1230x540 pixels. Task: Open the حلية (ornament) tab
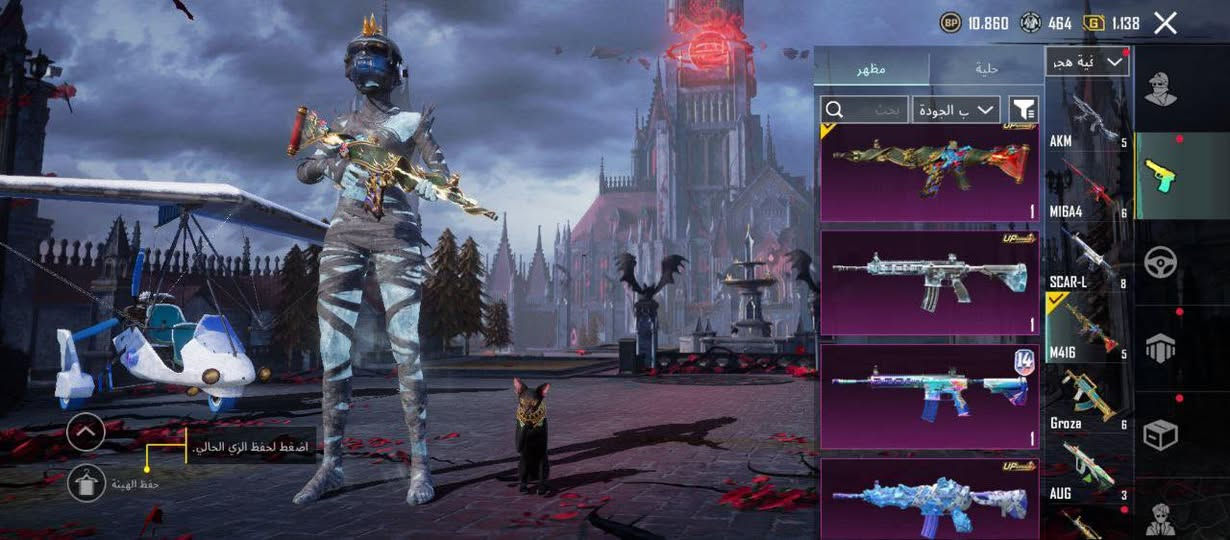coord(986,69)
